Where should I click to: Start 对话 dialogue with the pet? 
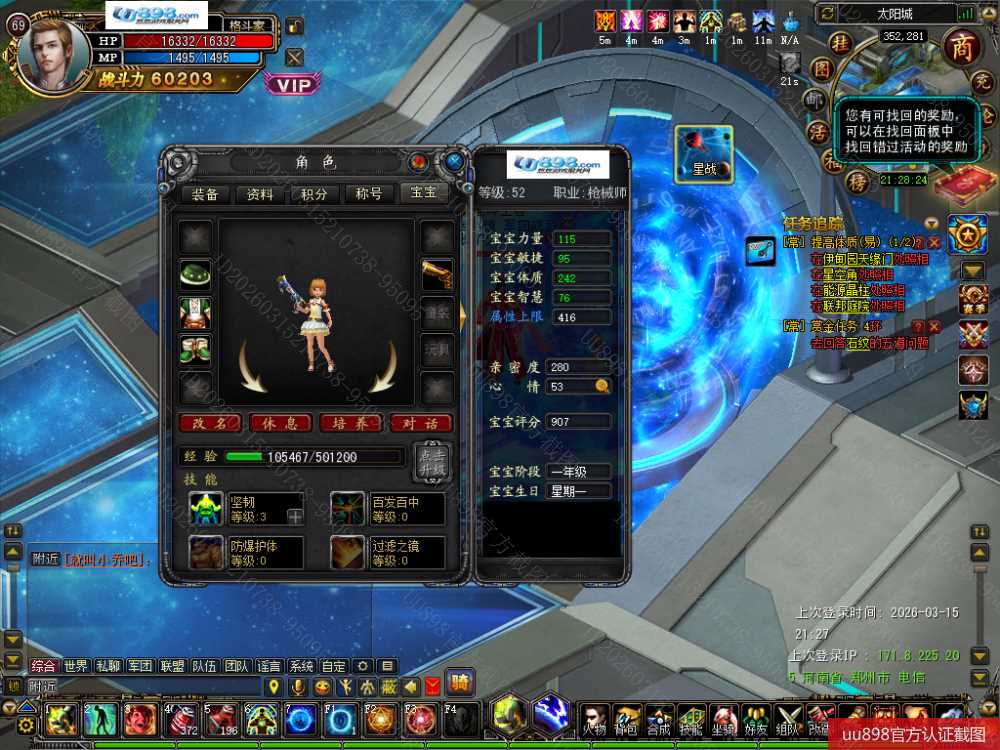point(421,423)
